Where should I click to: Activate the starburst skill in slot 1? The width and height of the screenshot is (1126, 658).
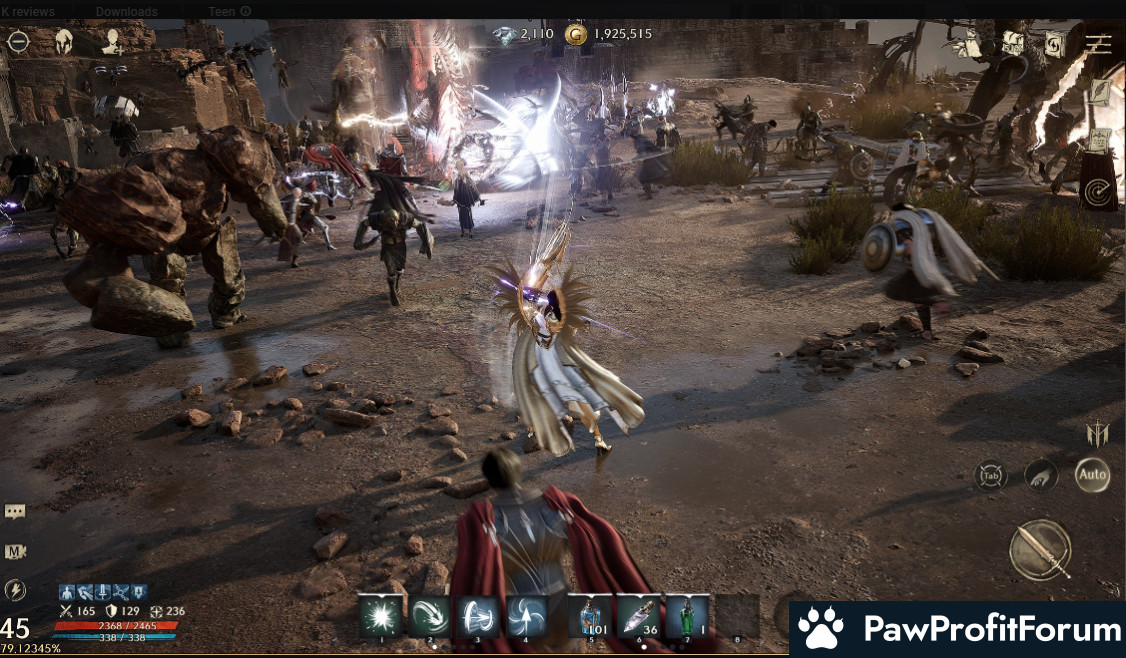(381, 616)
